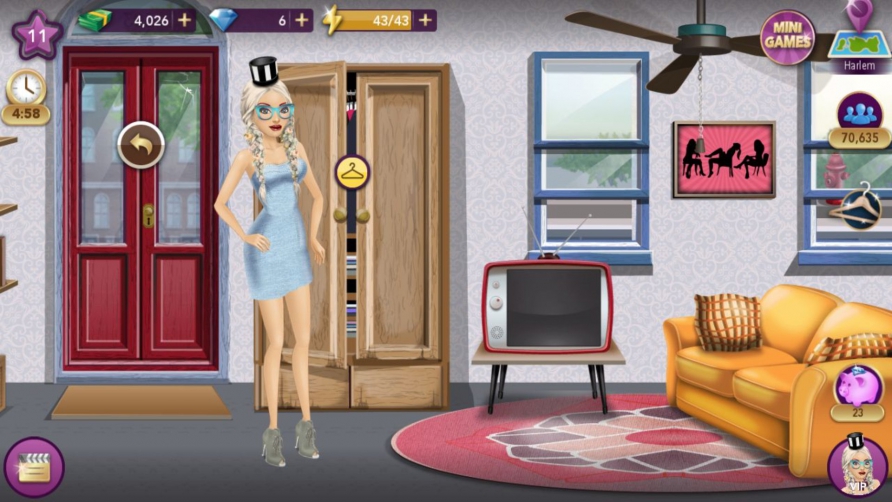
Task: Open the character avatar profile portrait
Action: [857, 465]
